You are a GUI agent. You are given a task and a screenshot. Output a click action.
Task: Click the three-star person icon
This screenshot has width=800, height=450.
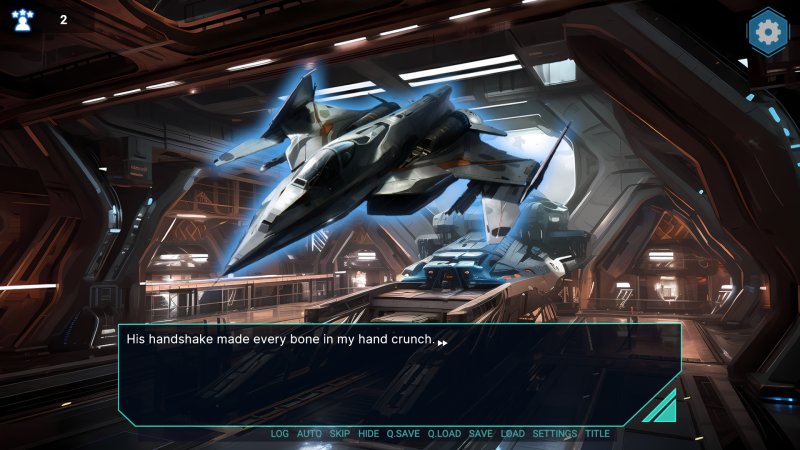22,20
